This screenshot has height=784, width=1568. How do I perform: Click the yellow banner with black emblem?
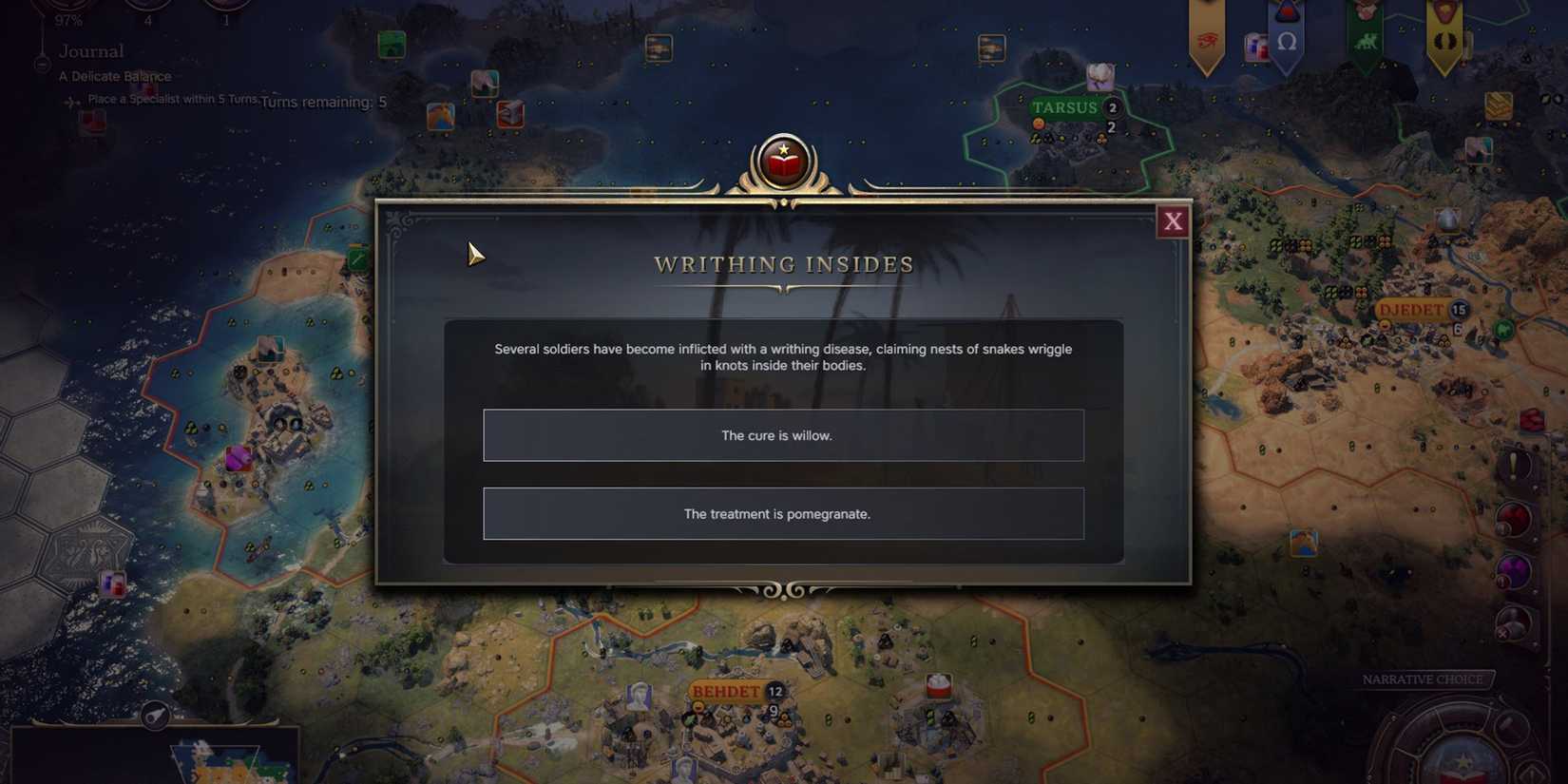pyautogui.click(x=1443, y=38)
